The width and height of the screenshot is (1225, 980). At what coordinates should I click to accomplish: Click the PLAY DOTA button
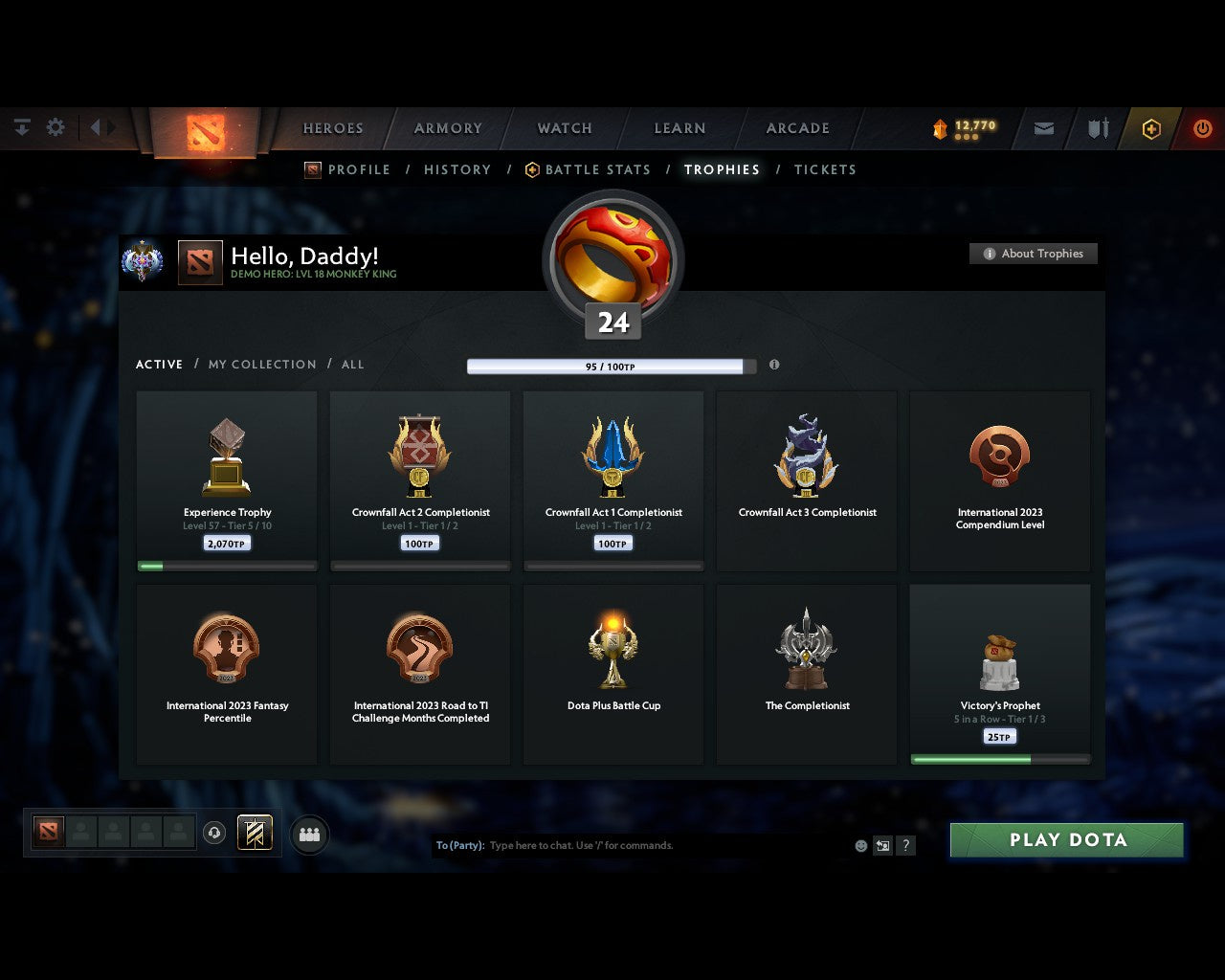pyautogui.click(x=1066, y=839)
